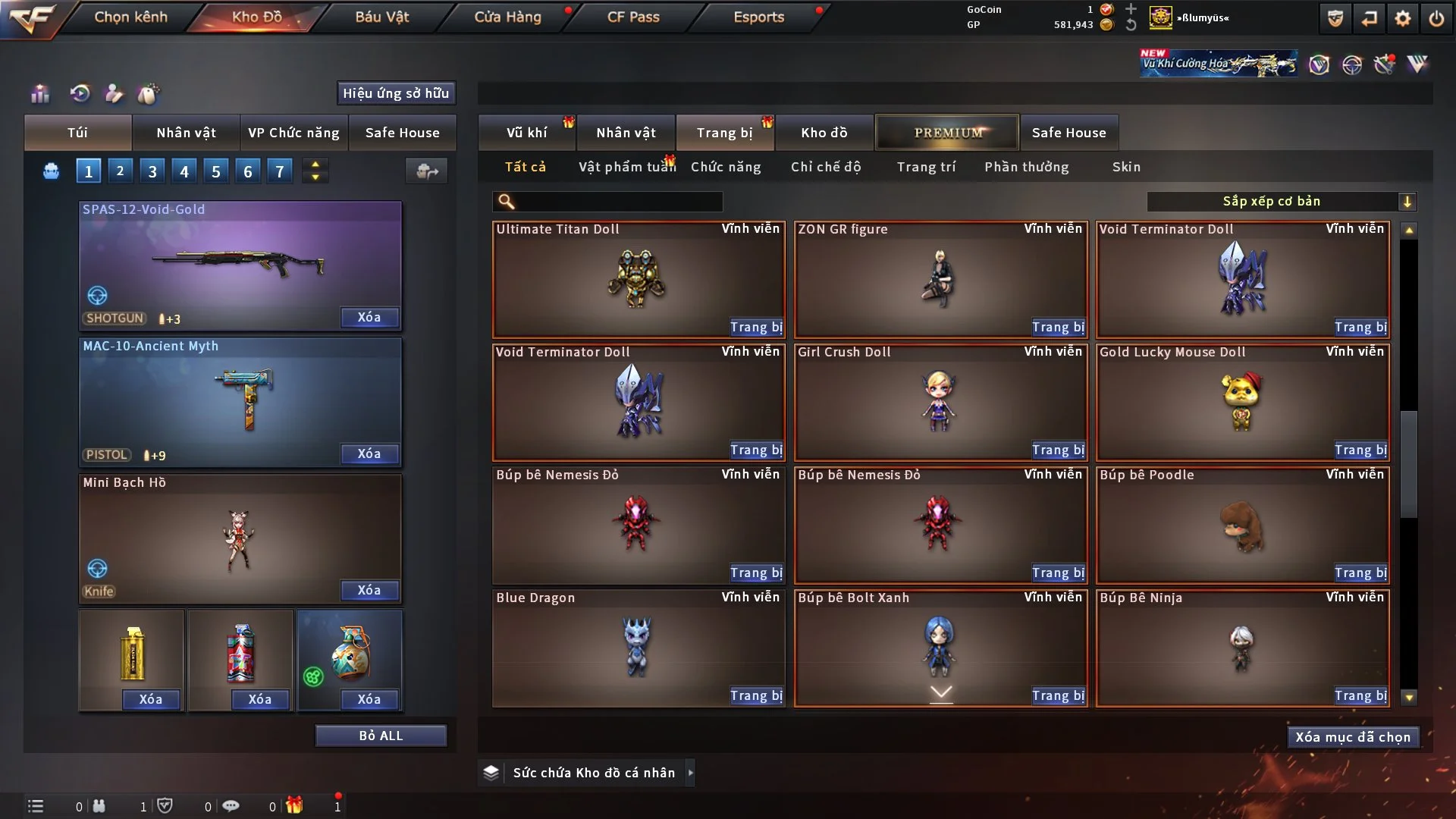Click the item search field
Screen dimensions: 1456x819
point(618,202)
